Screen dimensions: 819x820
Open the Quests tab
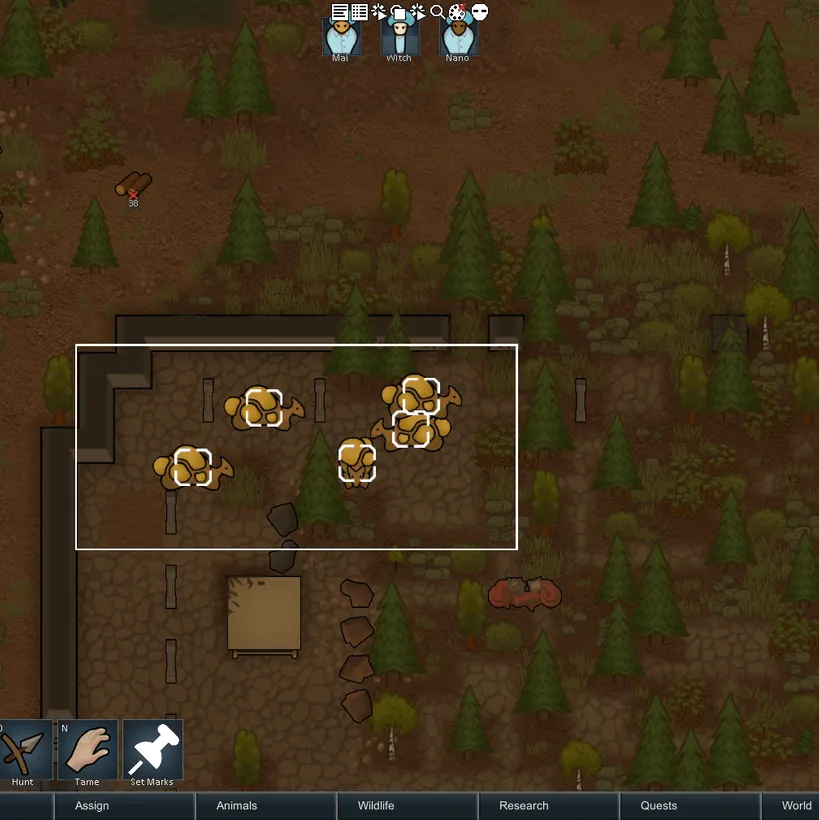[x=659, y=806]
